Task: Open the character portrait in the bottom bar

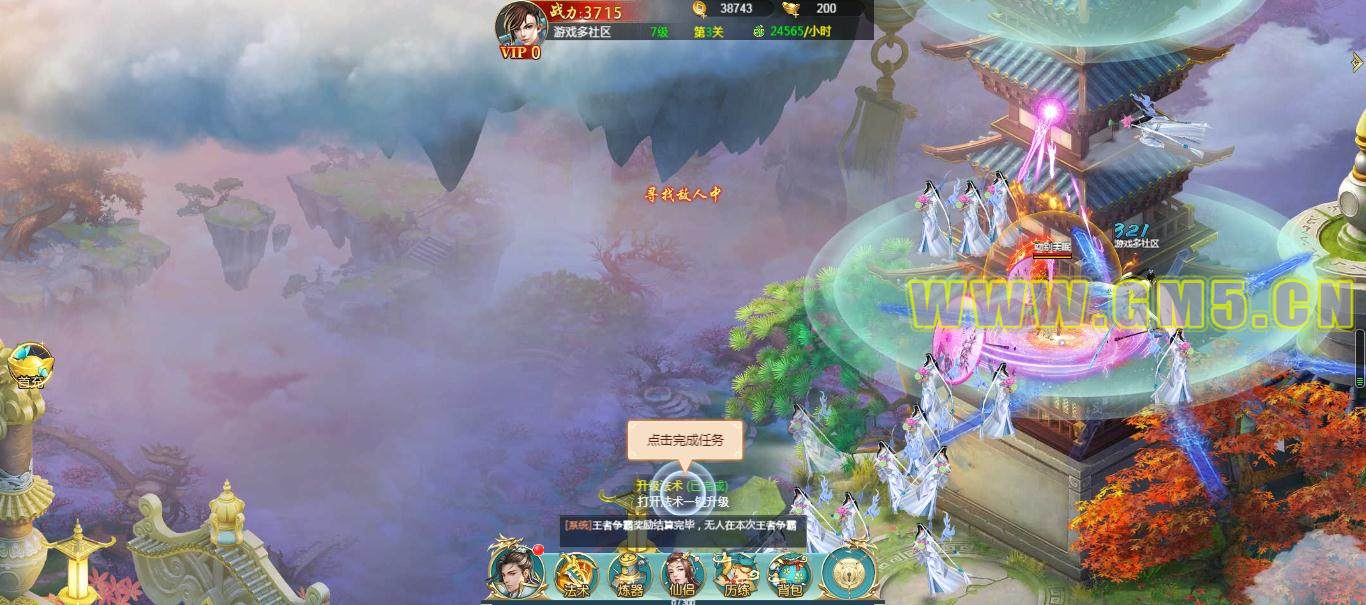Action: (x=515, y=571)
